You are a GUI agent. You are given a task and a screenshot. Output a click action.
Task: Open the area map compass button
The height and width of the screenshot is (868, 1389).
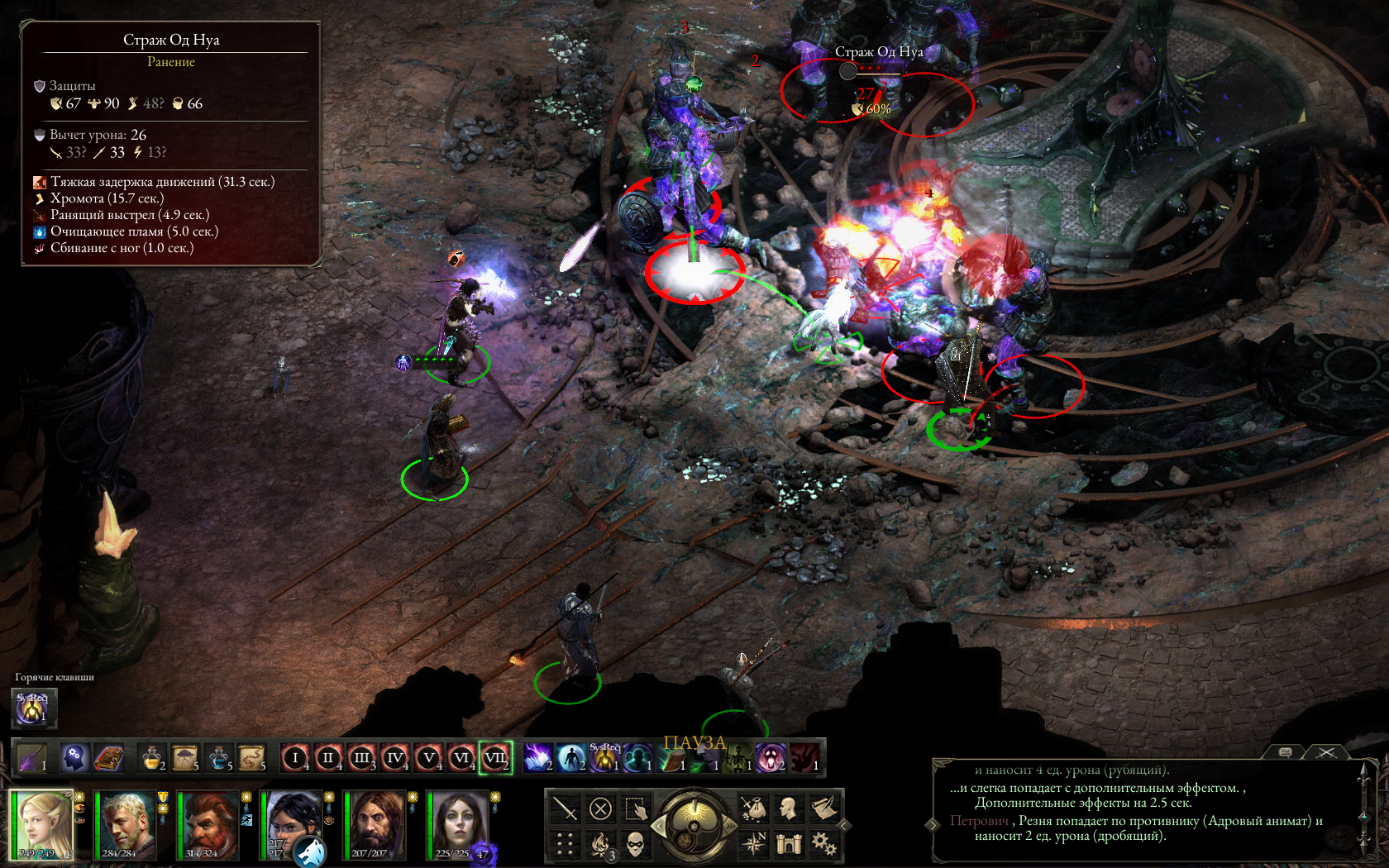click(753, 843)
